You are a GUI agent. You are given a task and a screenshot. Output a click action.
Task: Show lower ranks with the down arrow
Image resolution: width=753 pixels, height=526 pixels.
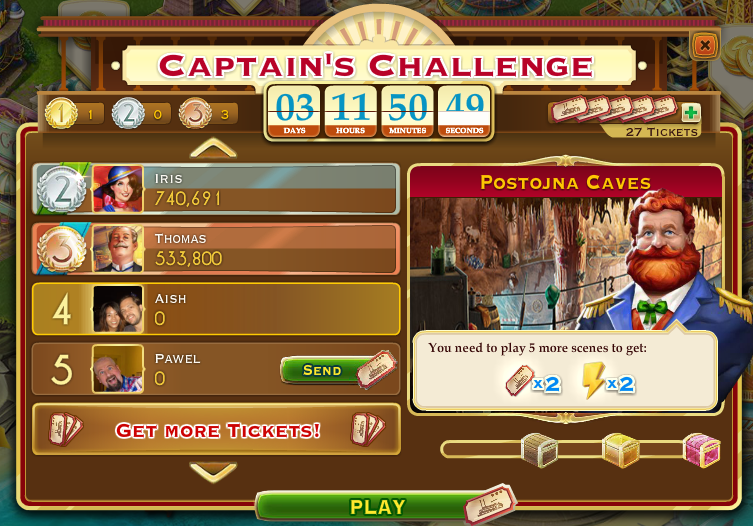click(213, 471)
